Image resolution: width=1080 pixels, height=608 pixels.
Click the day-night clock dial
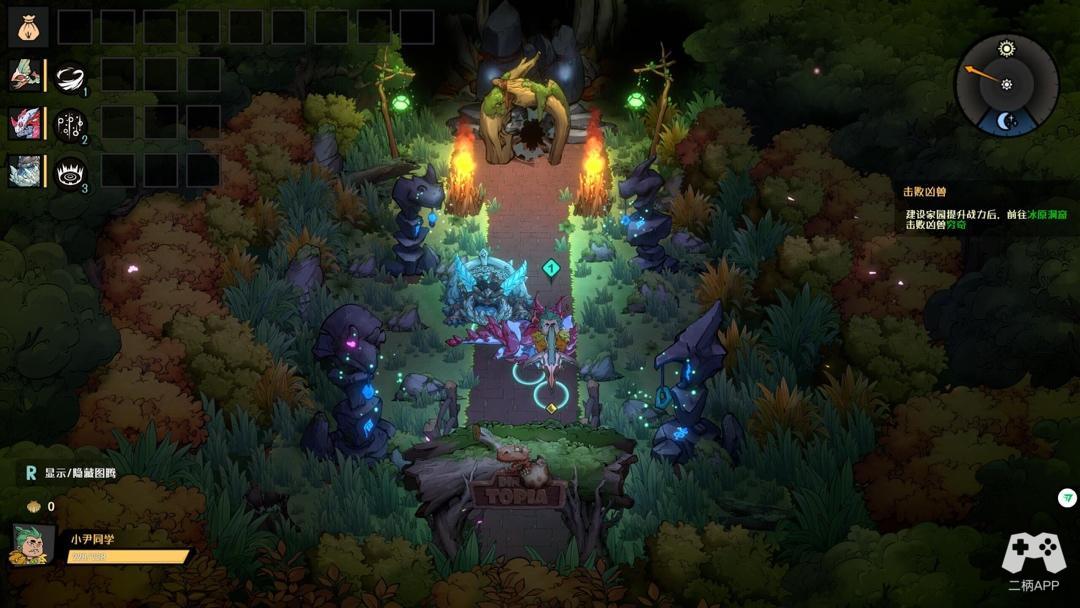(x=1006, y=85)
